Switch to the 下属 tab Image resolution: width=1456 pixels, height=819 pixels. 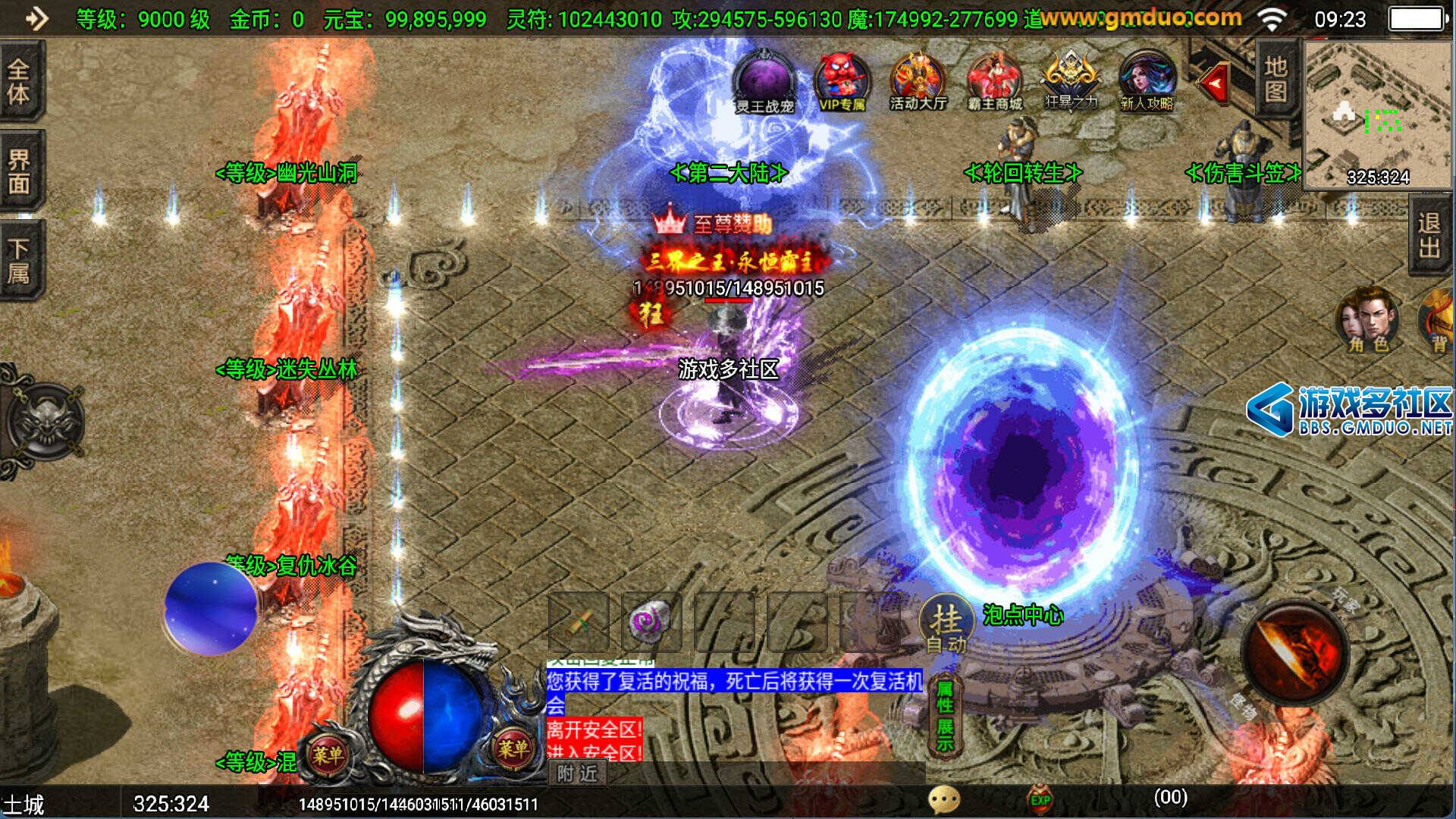pos(19,260)
